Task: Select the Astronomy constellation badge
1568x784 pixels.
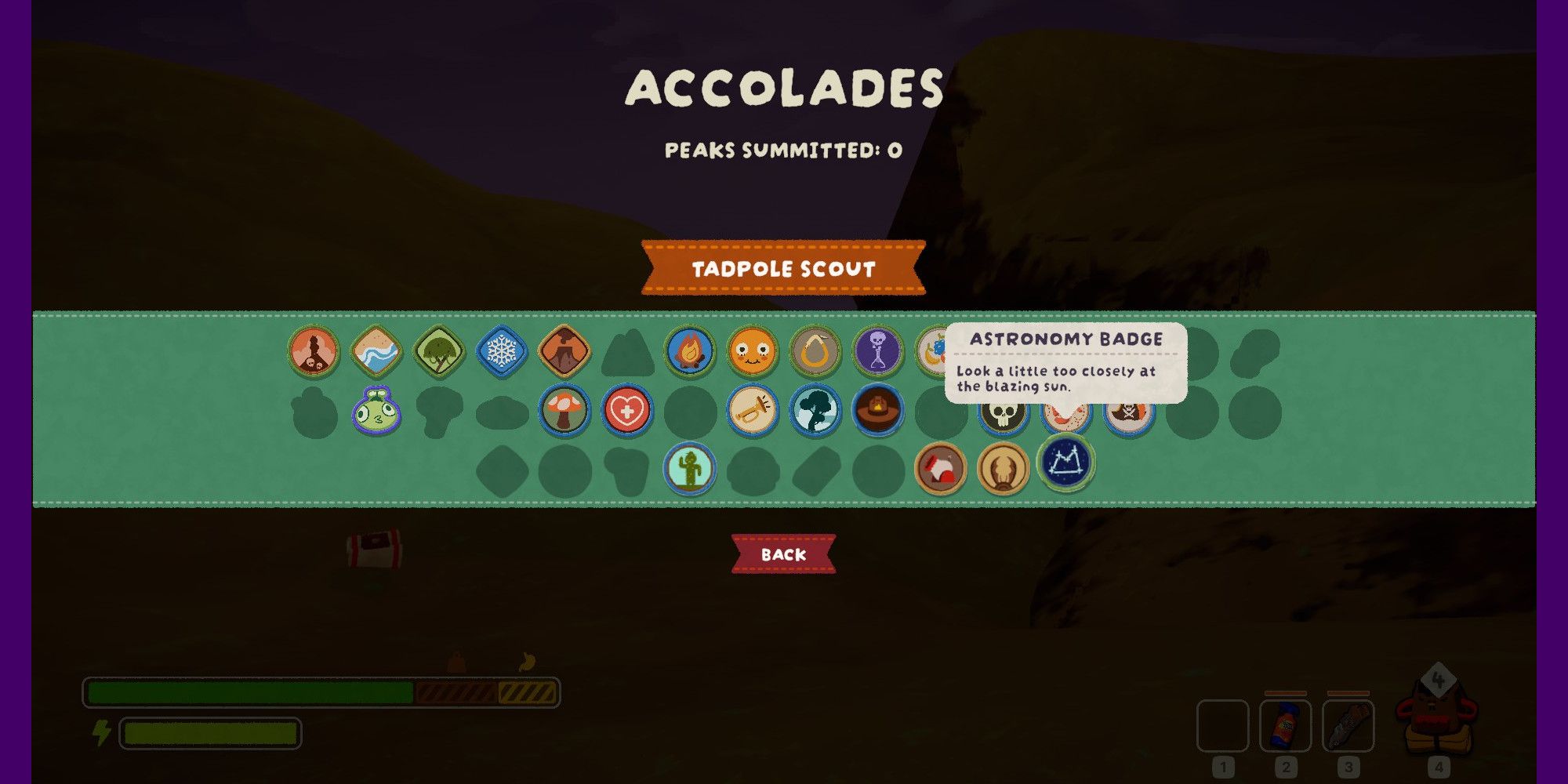Action: click(1065, 463)
